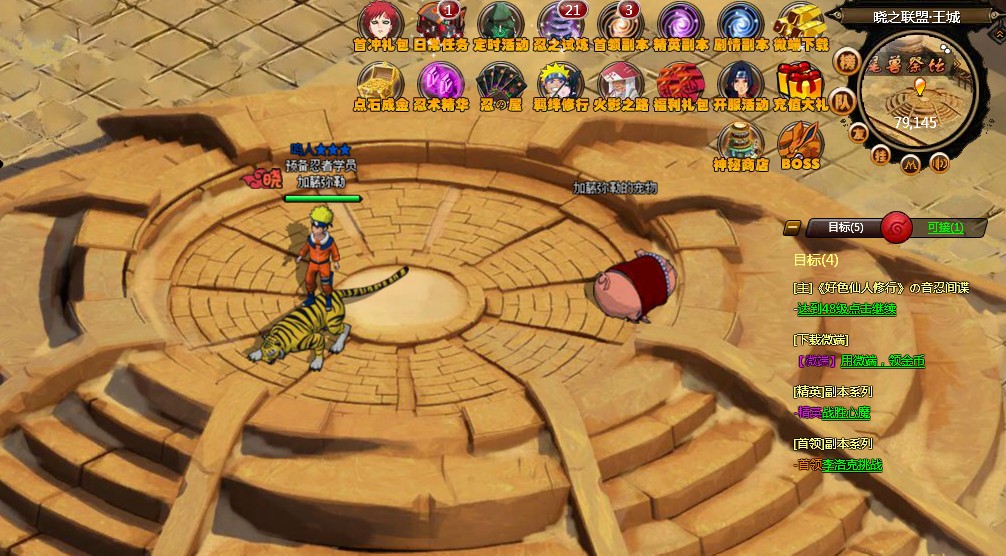This screenshot has width=1006, height=556.
Task: Open the 队 team button
Action: coord(844,102)
